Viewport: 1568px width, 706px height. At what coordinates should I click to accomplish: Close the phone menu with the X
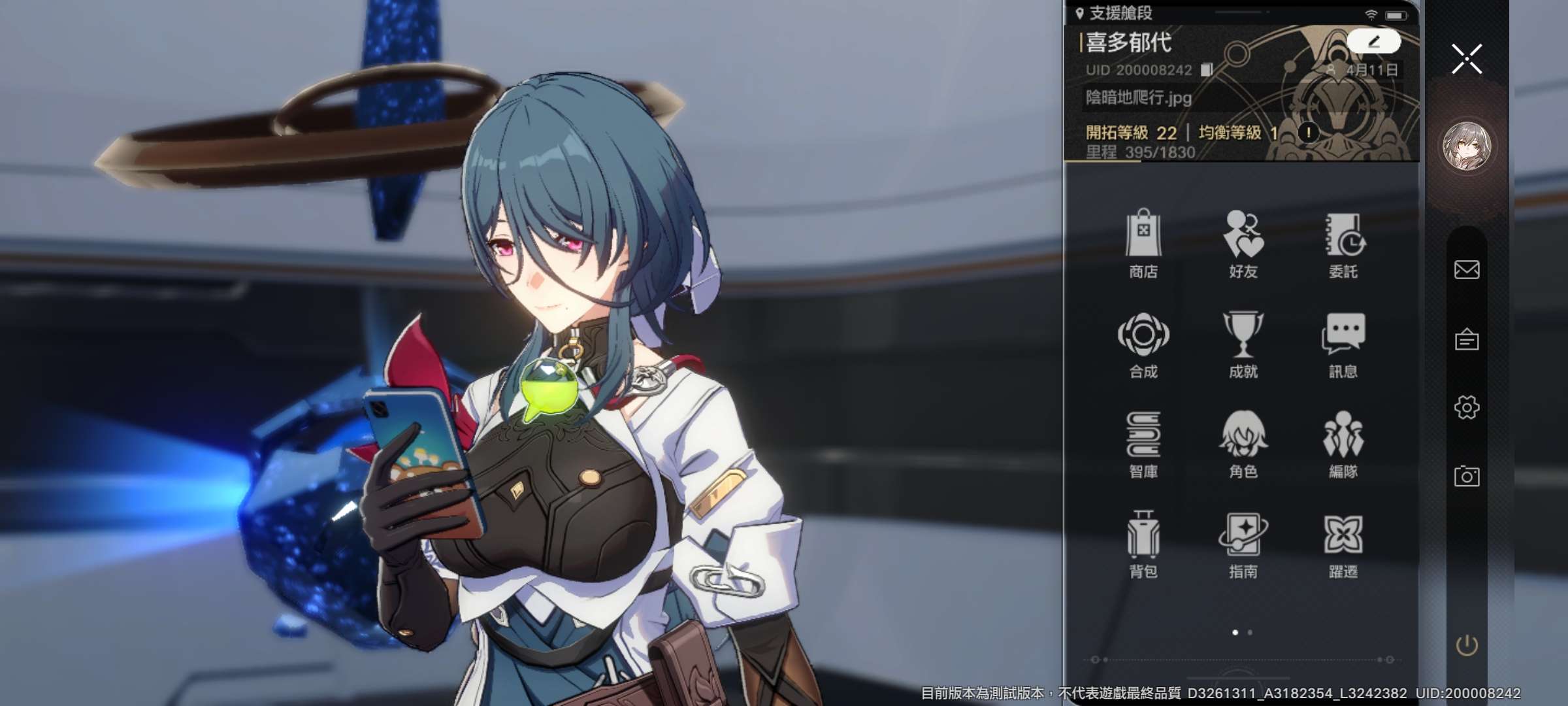(x=1467, y=59)
